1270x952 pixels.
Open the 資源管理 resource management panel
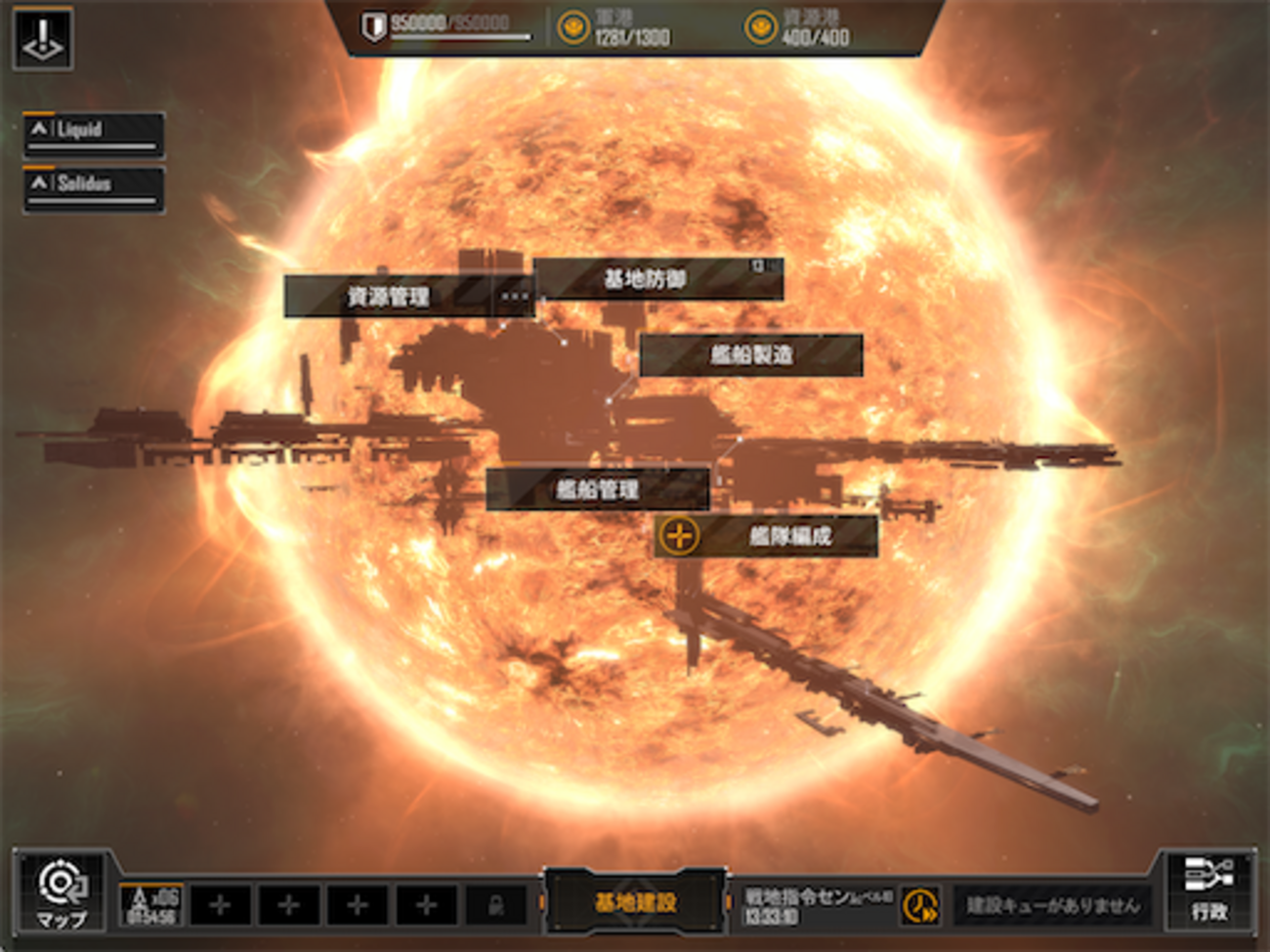389,296
